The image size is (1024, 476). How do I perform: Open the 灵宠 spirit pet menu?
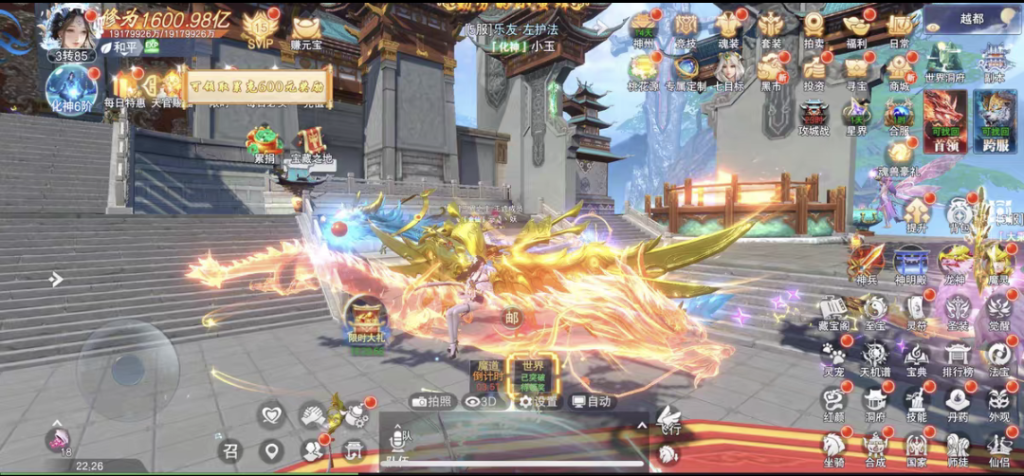point(833,357)
